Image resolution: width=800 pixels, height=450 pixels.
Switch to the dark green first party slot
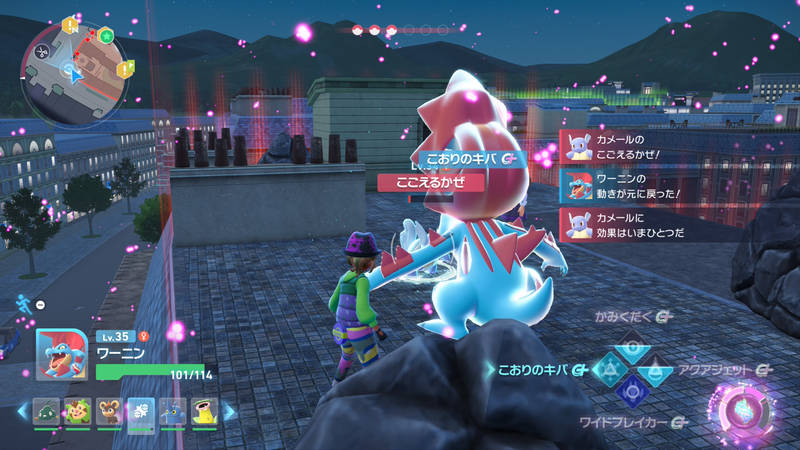pyautogui.click(x=47, y=410)
